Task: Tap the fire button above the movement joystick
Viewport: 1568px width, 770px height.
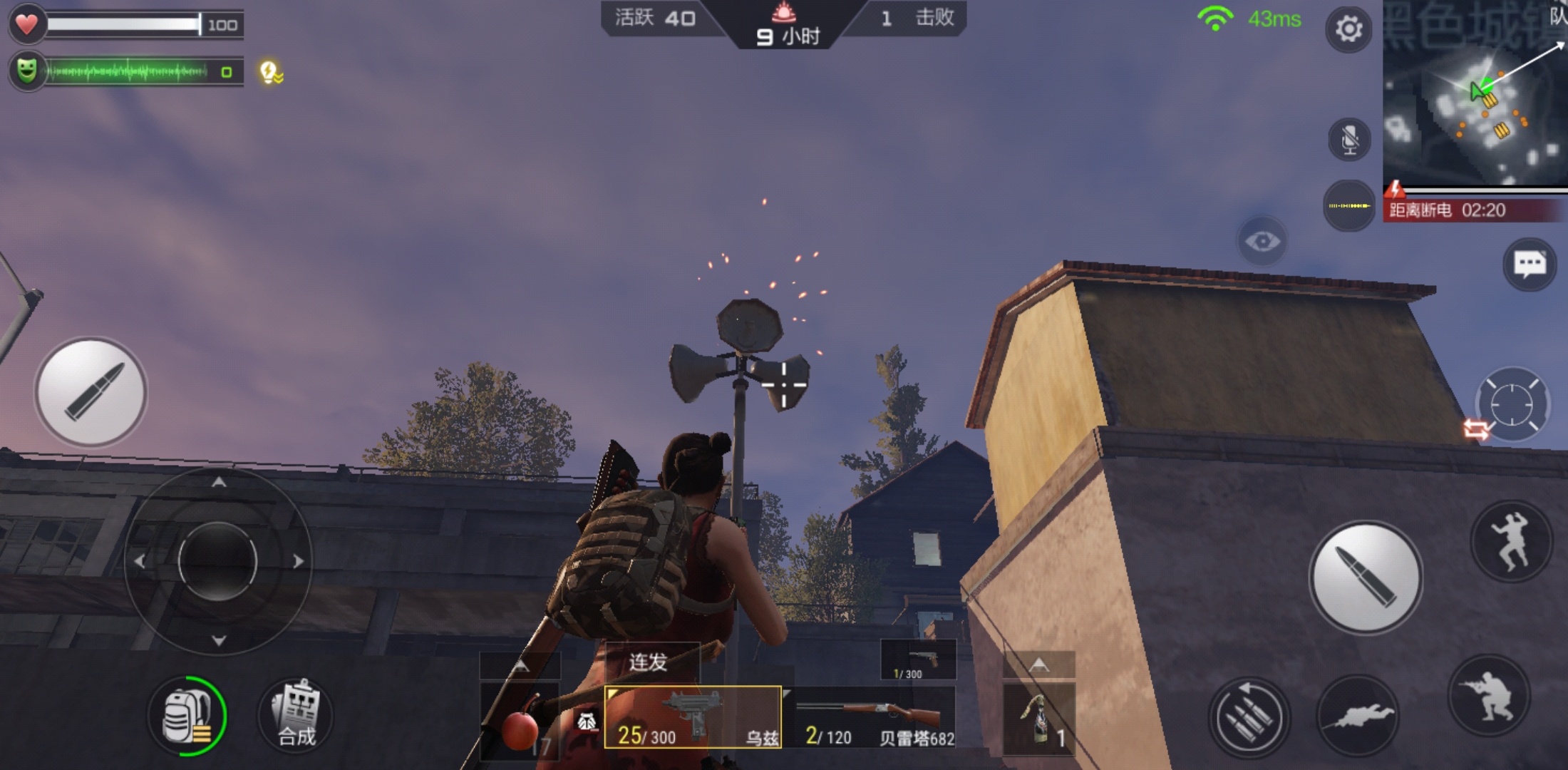Action: click(91, 392)
